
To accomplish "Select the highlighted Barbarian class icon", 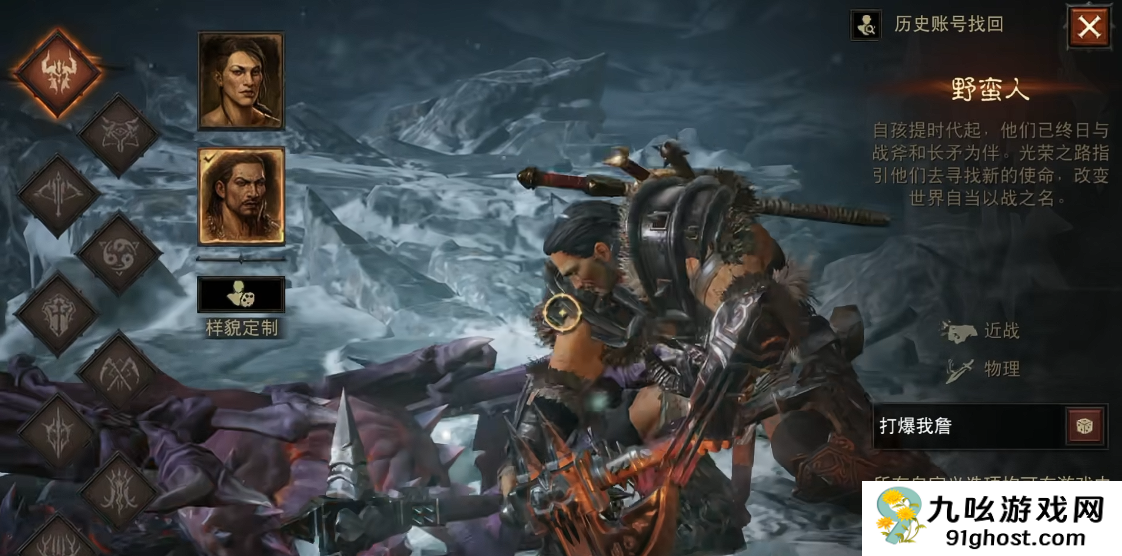I will tap(57, 73).
